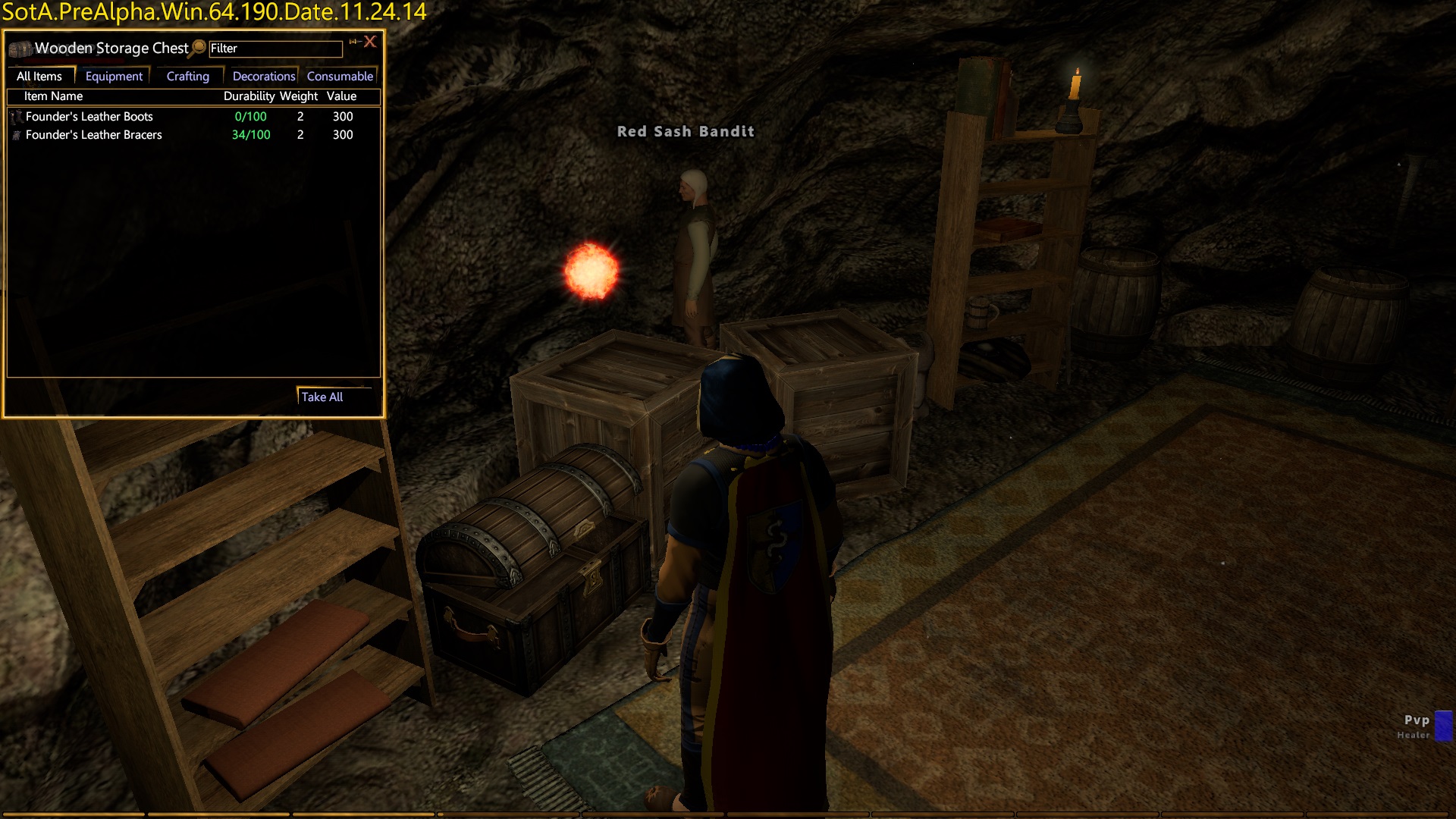The width and height of the screenshot is (1456, 819).
Task: Show the Crafting tab
Action: point(187,77)
